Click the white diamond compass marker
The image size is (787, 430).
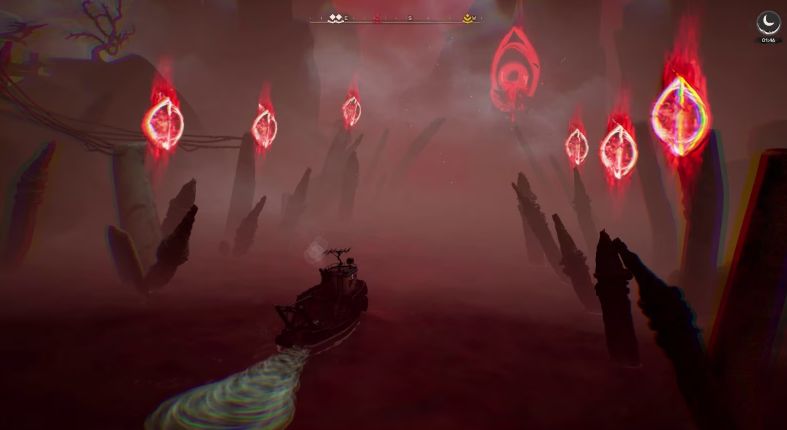pos(335,18)
